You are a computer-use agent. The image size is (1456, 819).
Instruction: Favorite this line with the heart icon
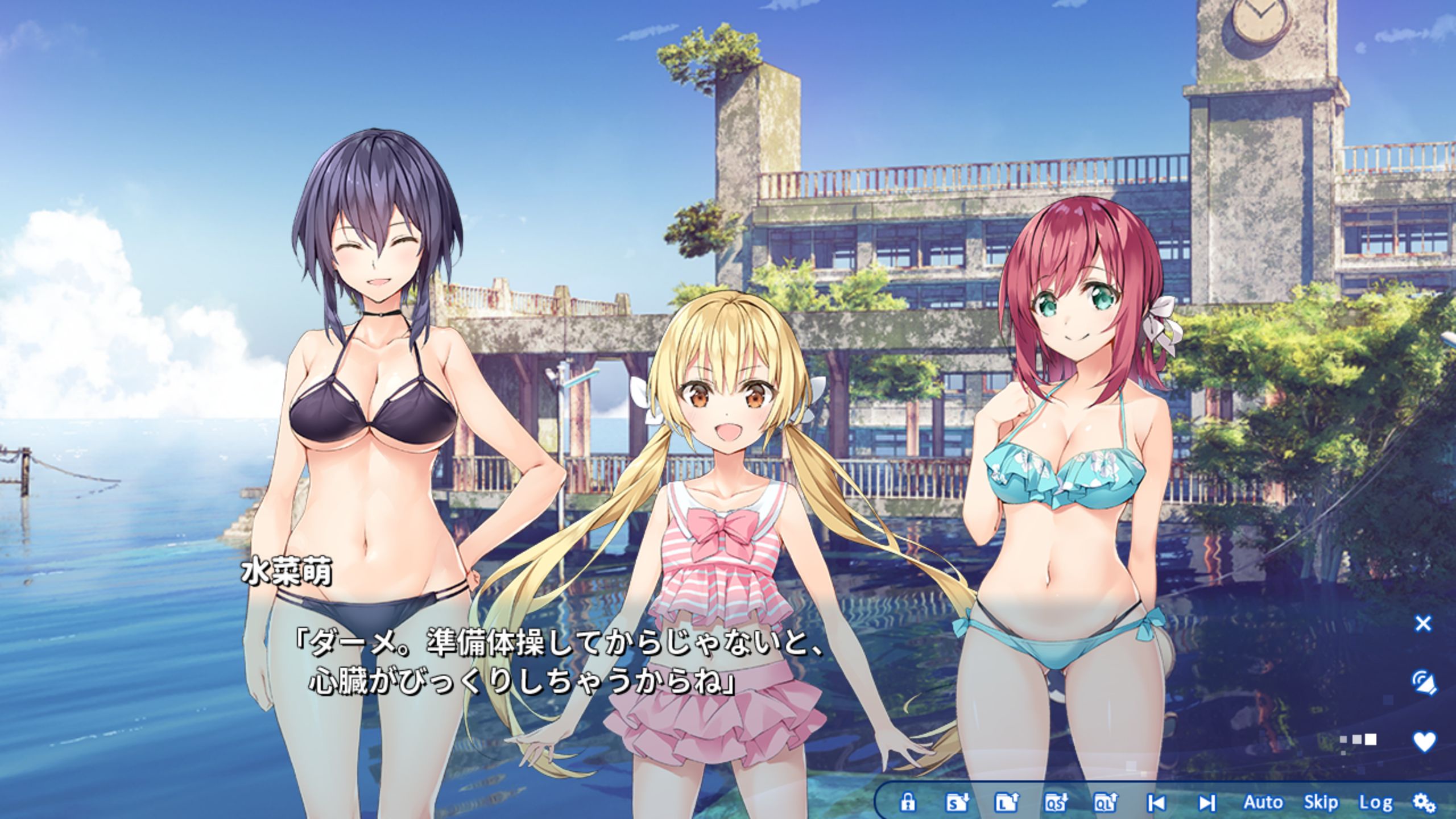[1424, 741]
